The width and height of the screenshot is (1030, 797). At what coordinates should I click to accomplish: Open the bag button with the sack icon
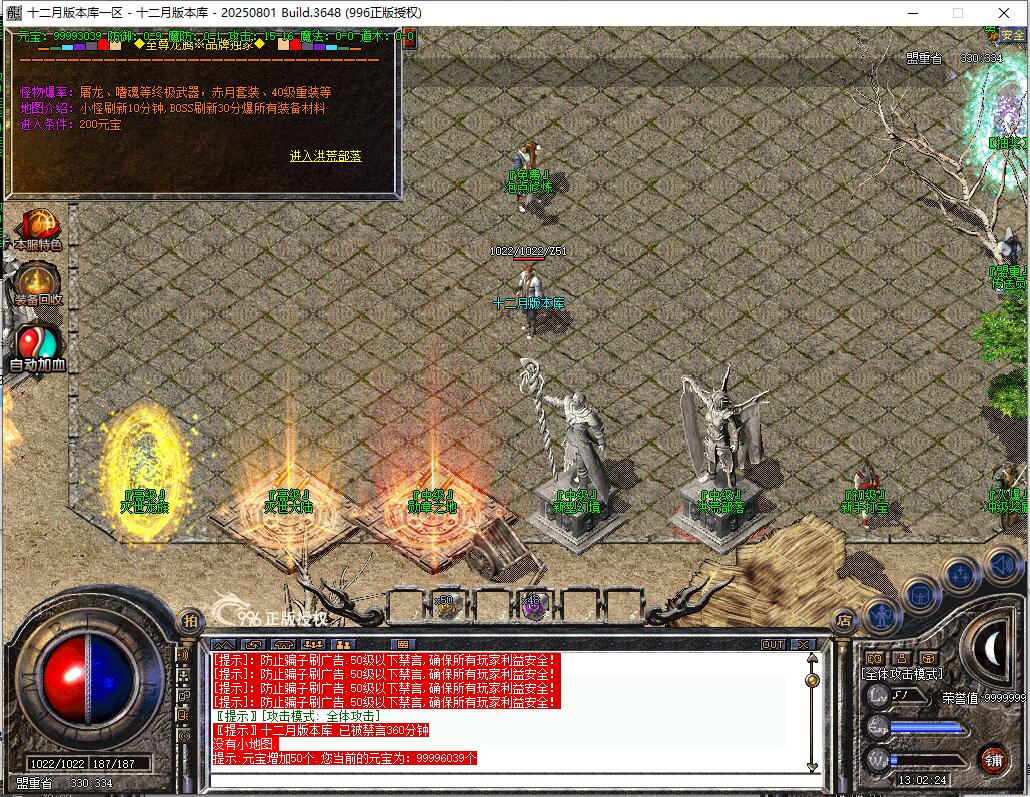tap(921, 595)
